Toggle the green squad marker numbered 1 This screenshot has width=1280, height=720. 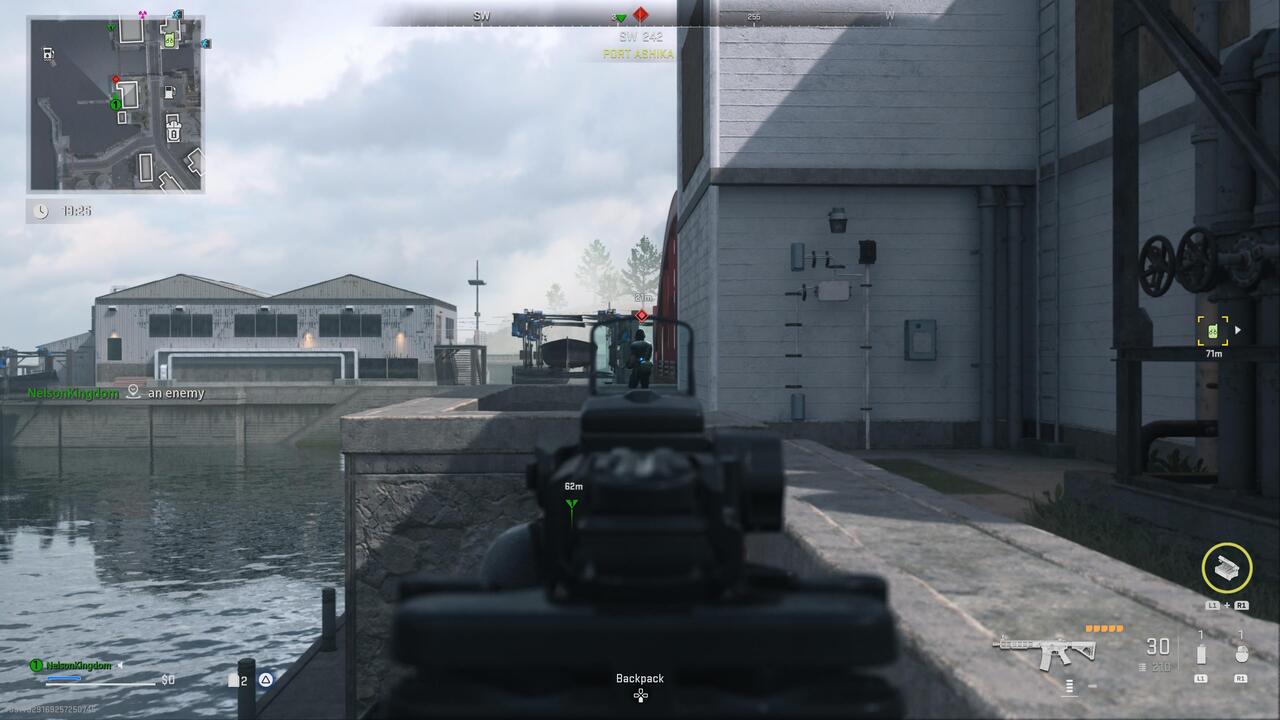(115, 104)
